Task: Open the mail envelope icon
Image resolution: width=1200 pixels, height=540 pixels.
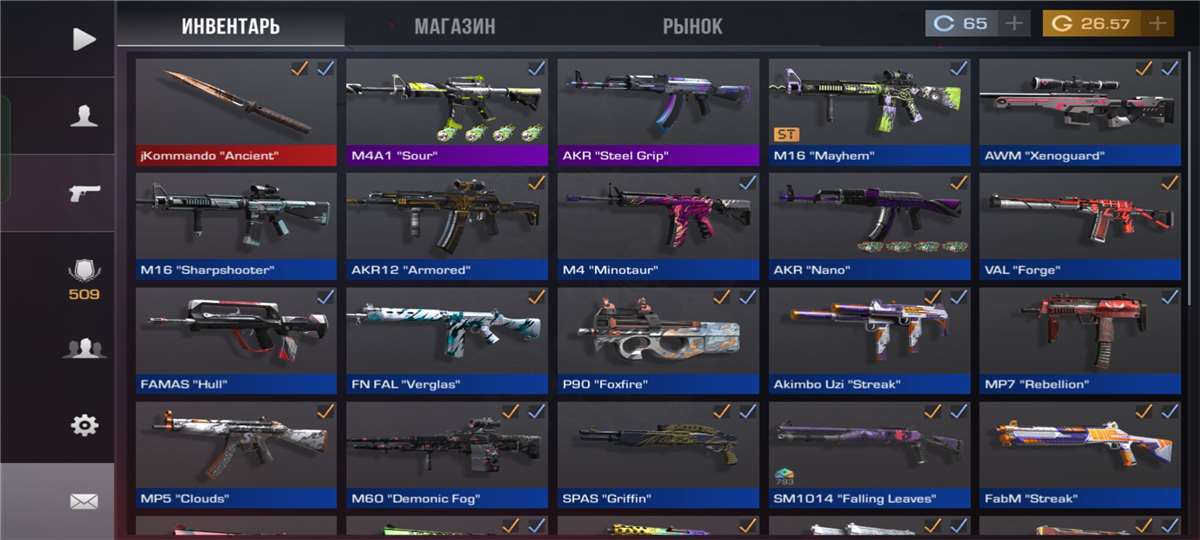Action: click(84, 501)
